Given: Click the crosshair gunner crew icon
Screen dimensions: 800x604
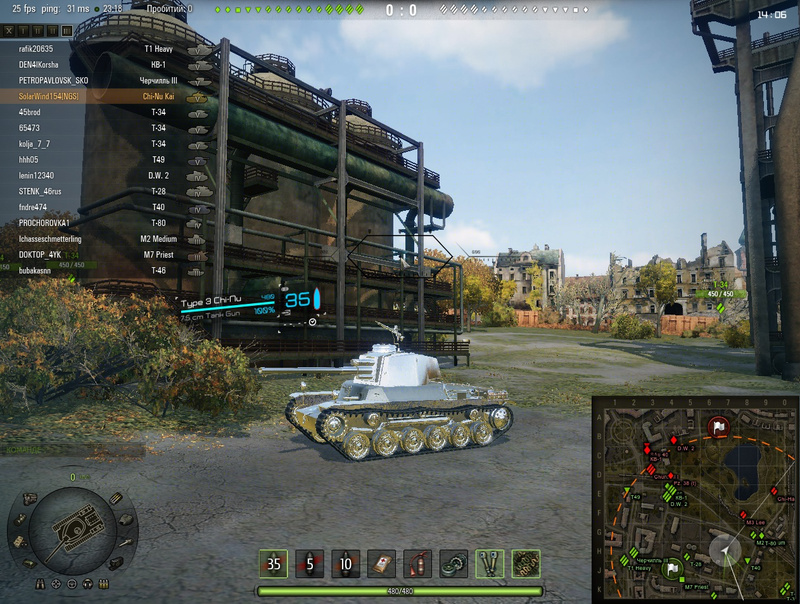Looking at the screenshot, I should 55,584.
